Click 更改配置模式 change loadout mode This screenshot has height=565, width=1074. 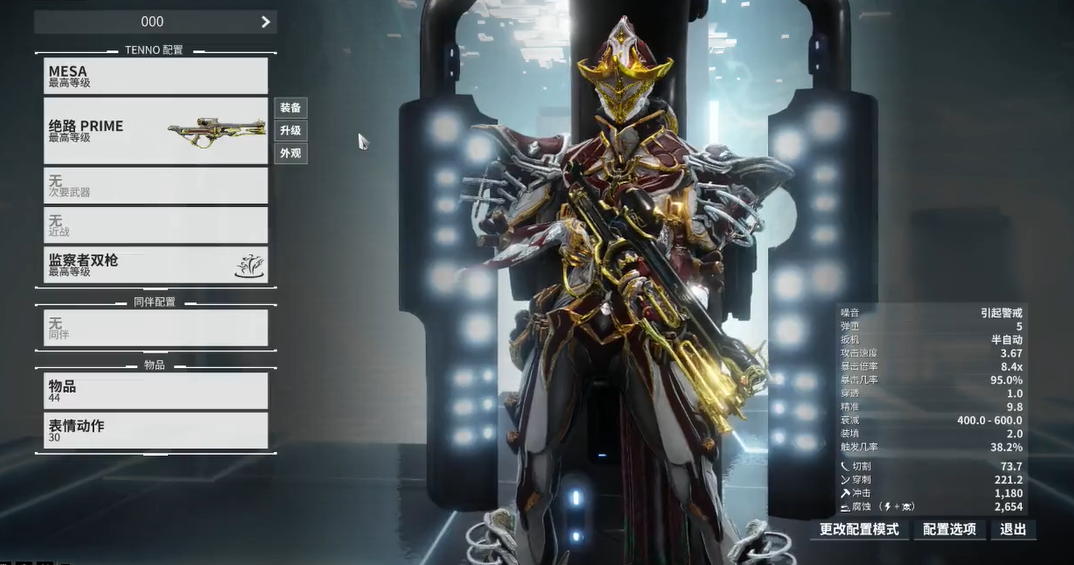pos(859,529)
